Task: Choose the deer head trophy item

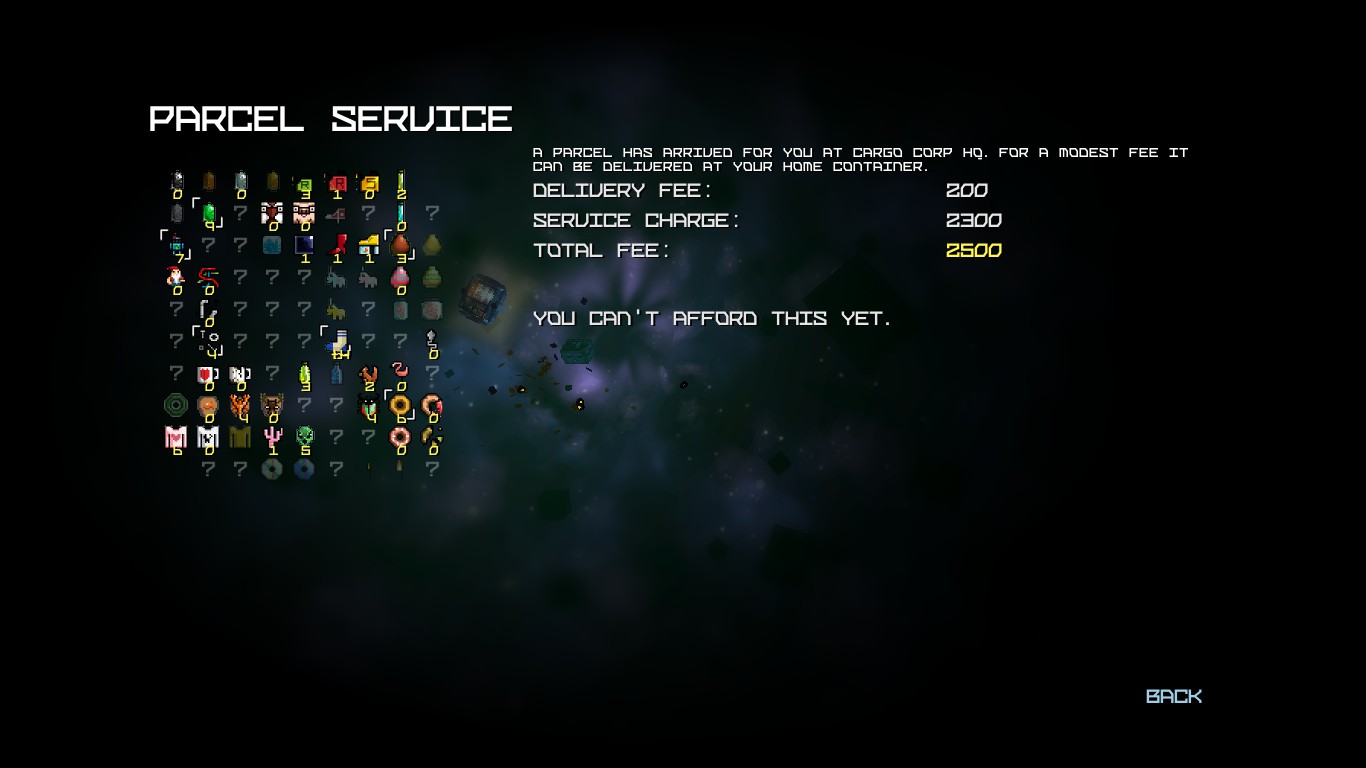Action: (x=272, y=405)
